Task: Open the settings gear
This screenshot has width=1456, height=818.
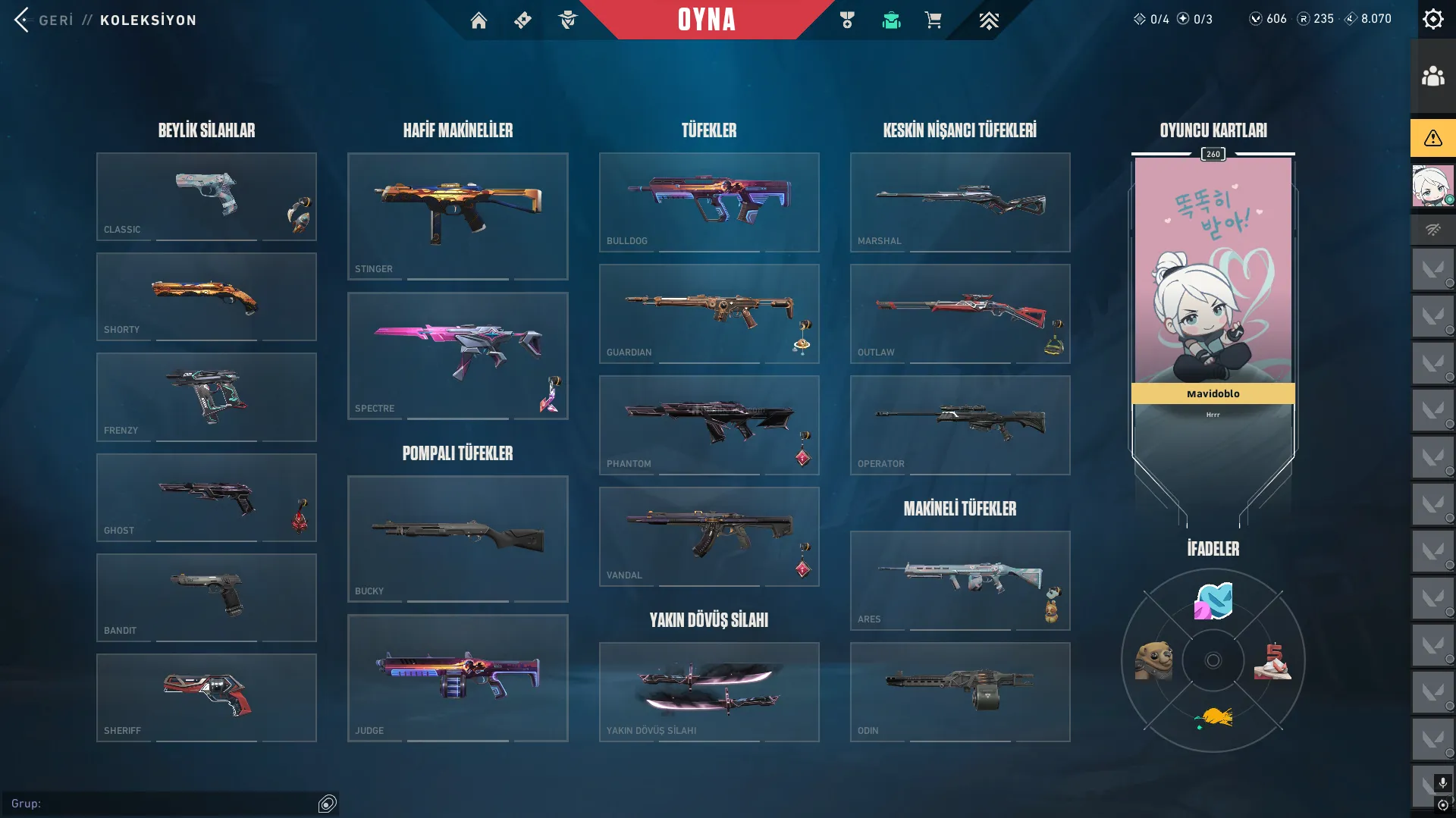Action: tap(1432, 19)
